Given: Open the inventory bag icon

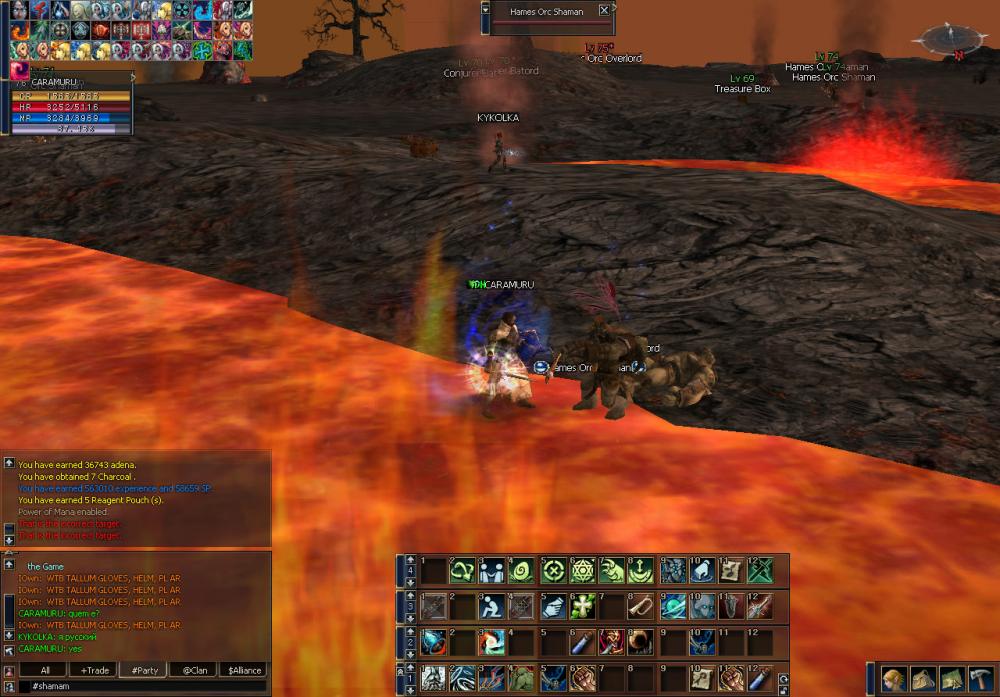Looking at the screenshot, I should pyautogui.click(x=921, y=678).
